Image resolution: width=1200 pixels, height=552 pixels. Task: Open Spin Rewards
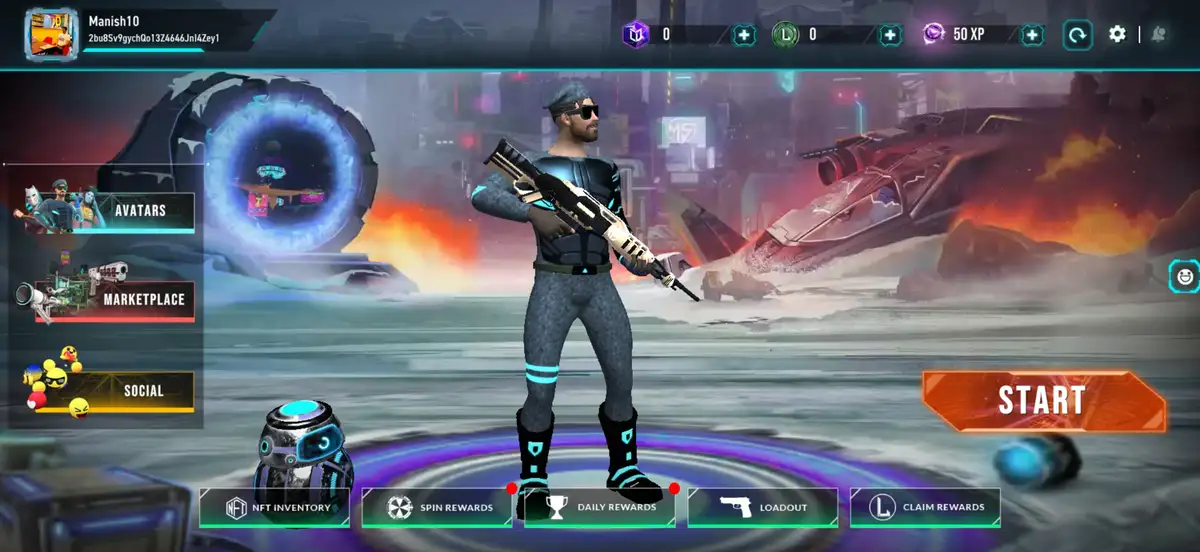(x=437, y=508)
